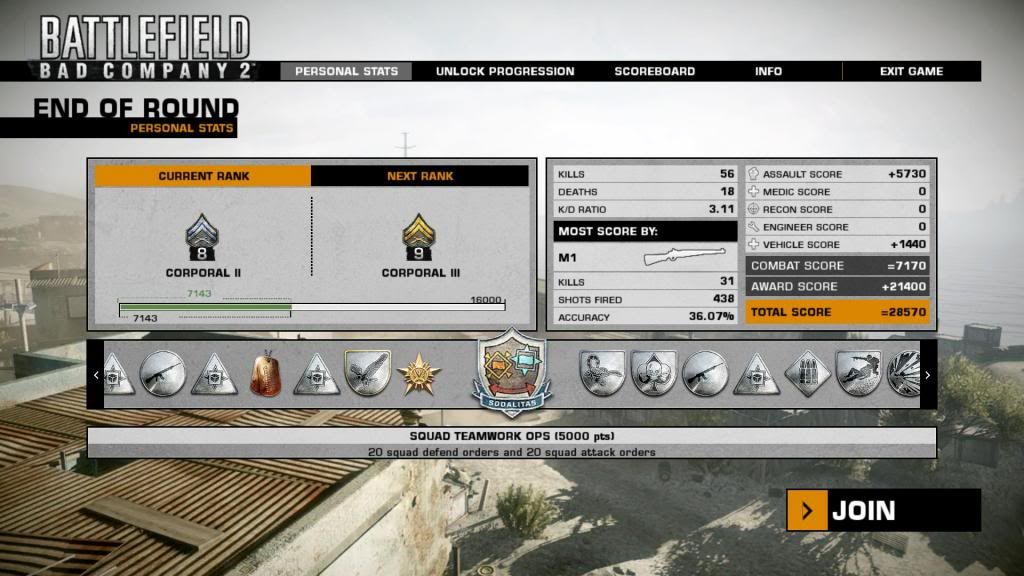
Task: Switch to the Scoreboard tab
Action: pyautogui.click(x=654, y=71)
